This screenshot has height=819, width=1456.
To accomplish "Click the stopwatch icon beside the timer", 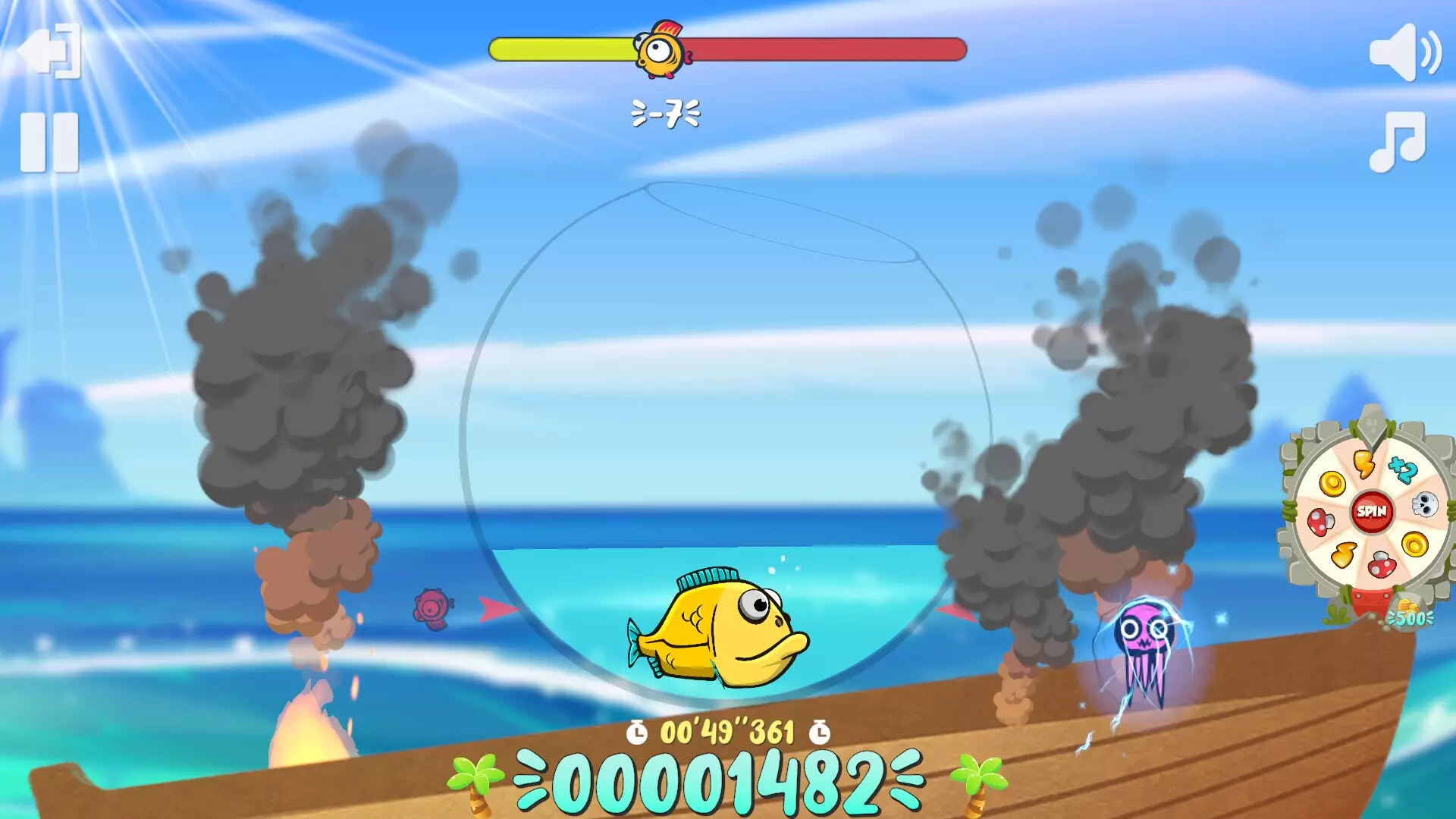I will pyautogui.click(x=636, y=730).
